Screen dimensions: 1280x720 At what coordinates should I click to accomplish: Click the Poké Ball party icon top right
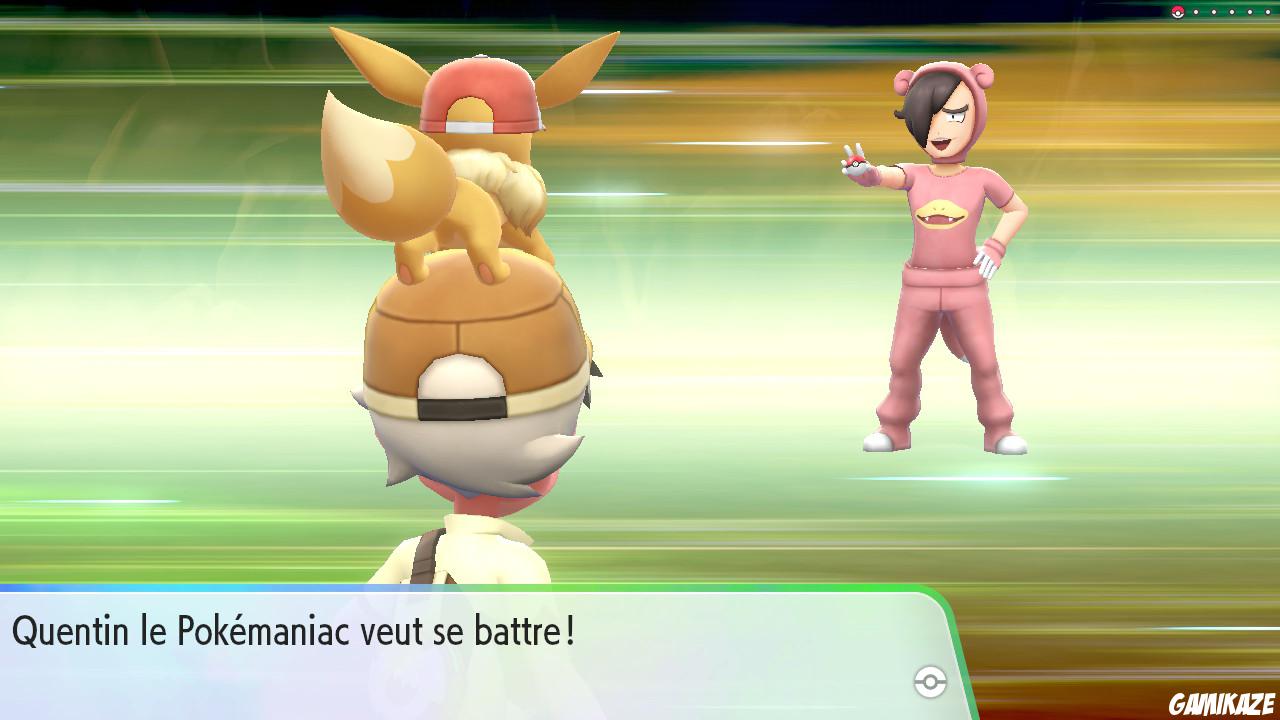(x=1177, y=12)
